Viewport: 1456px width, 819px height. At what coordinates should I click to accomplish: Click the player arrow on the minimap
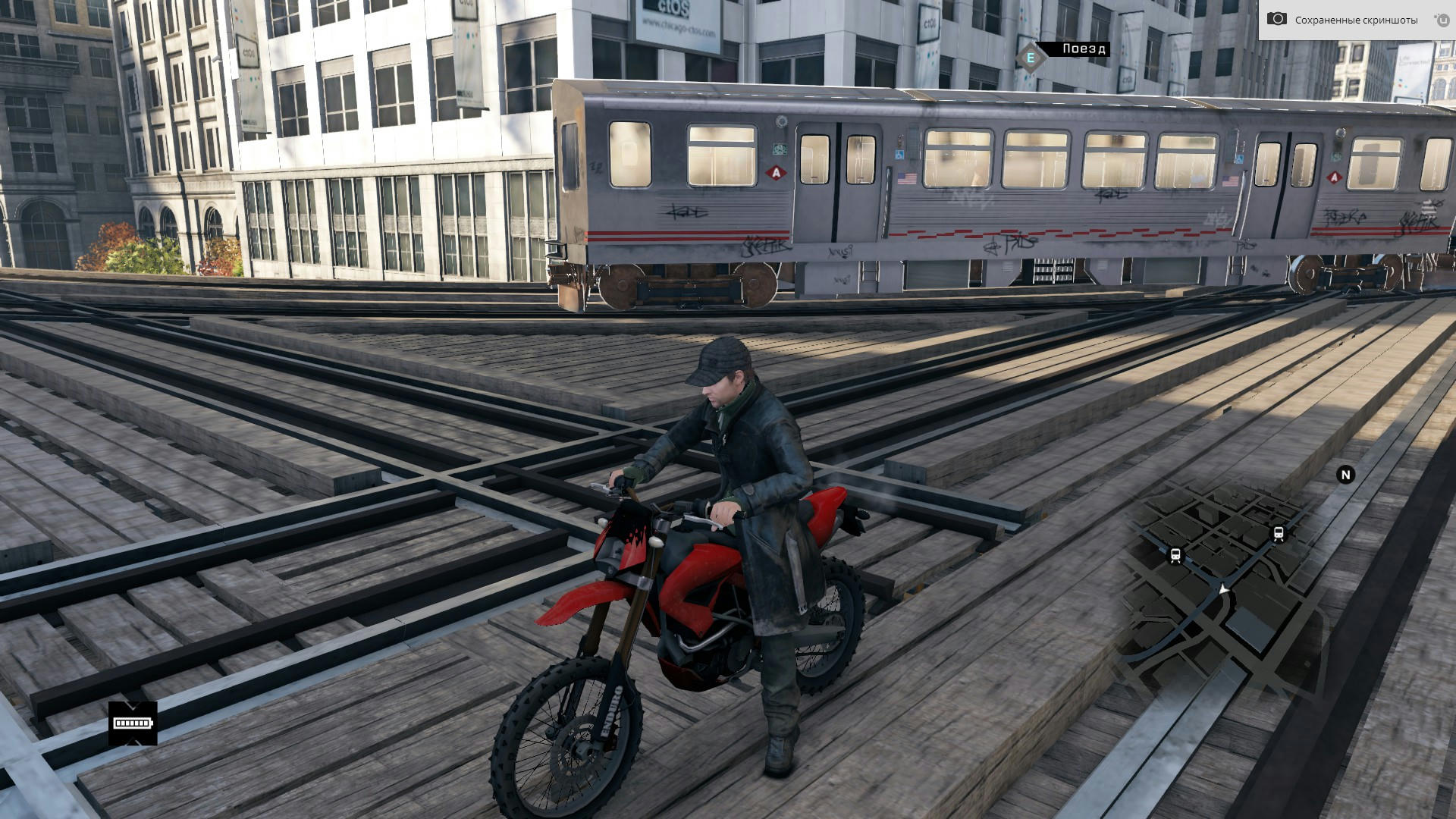click(1223, 588)
